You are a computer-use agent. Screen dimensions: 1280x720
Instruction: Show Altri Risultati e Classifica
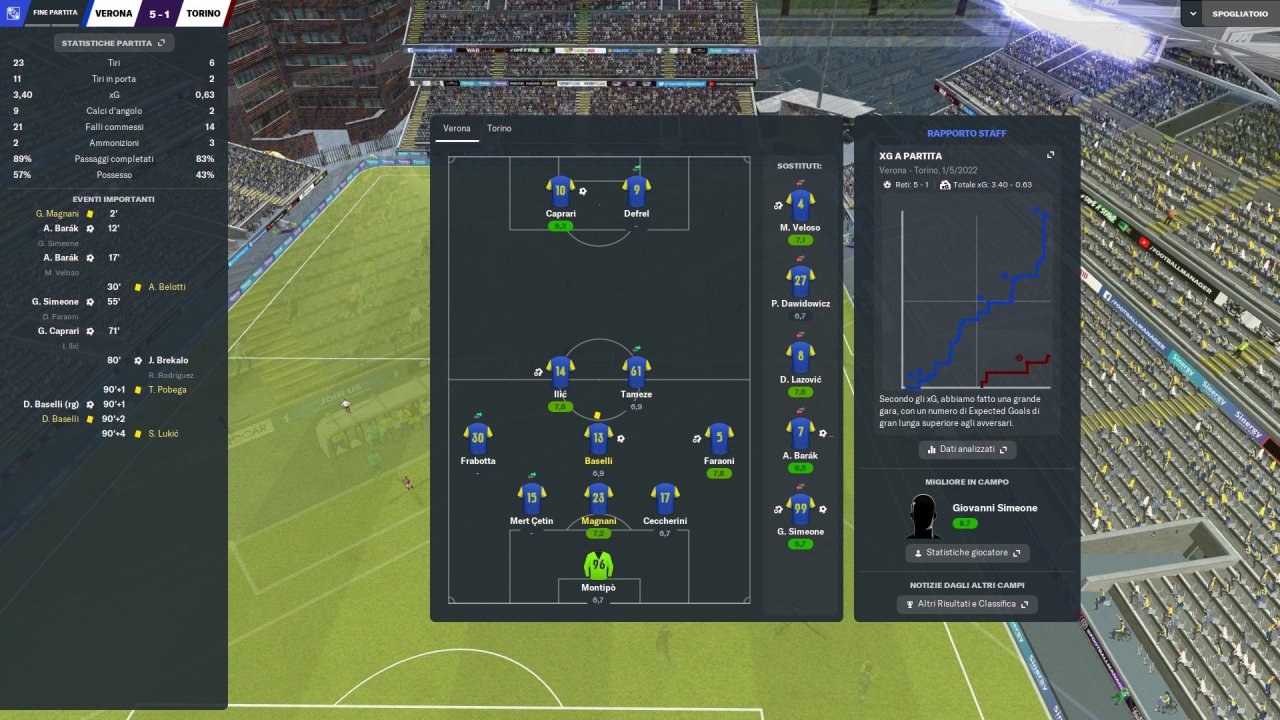coord(967,604)
